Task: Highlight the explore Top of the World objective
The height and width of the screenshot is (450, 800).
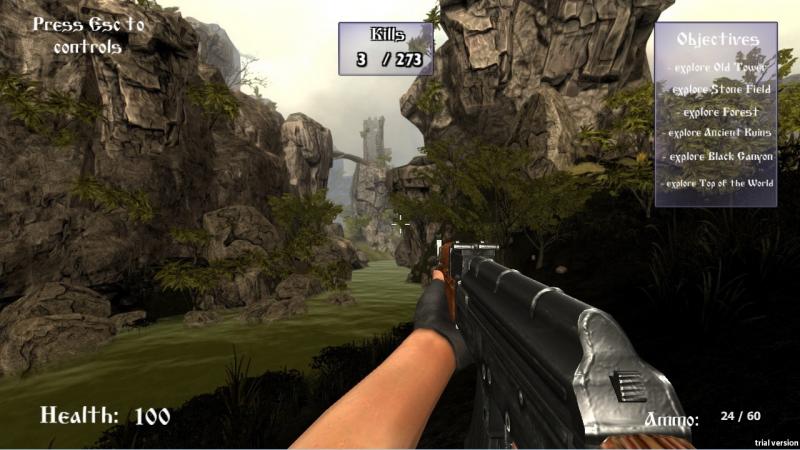Action: click(x=717, y=183)
